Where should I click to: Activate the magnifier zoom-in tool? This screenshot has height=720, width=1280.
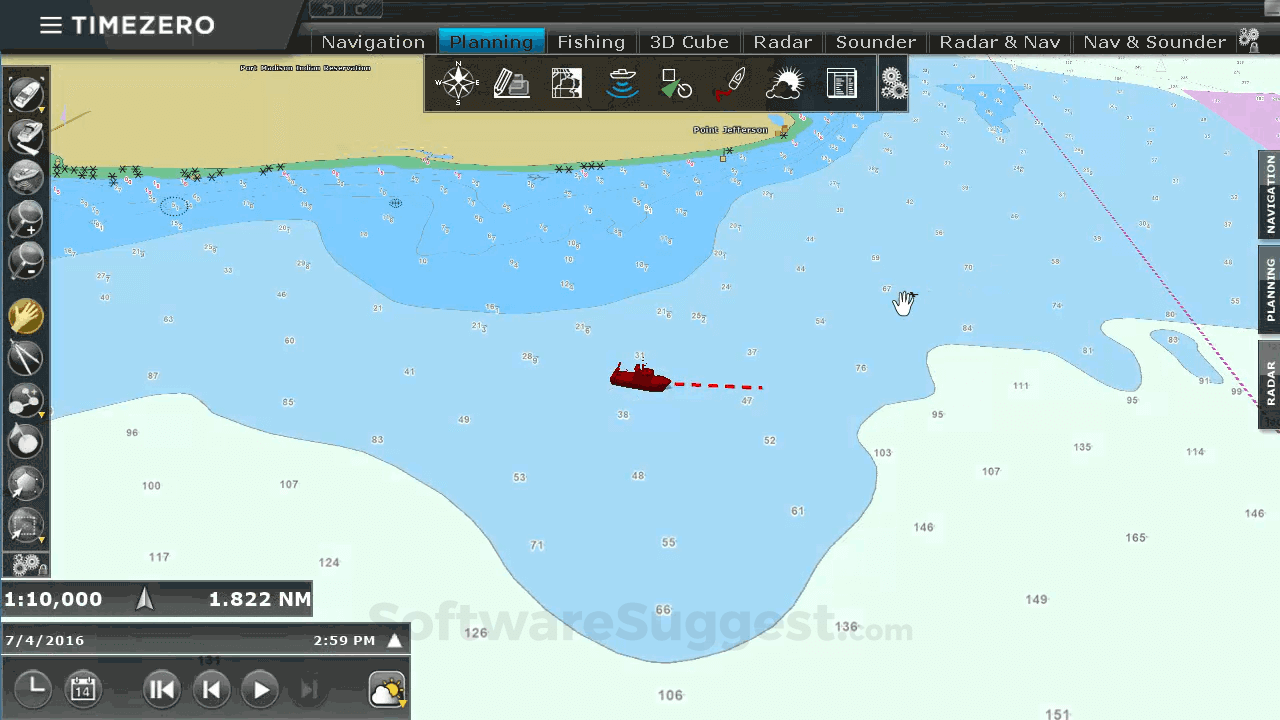(25, 219)
